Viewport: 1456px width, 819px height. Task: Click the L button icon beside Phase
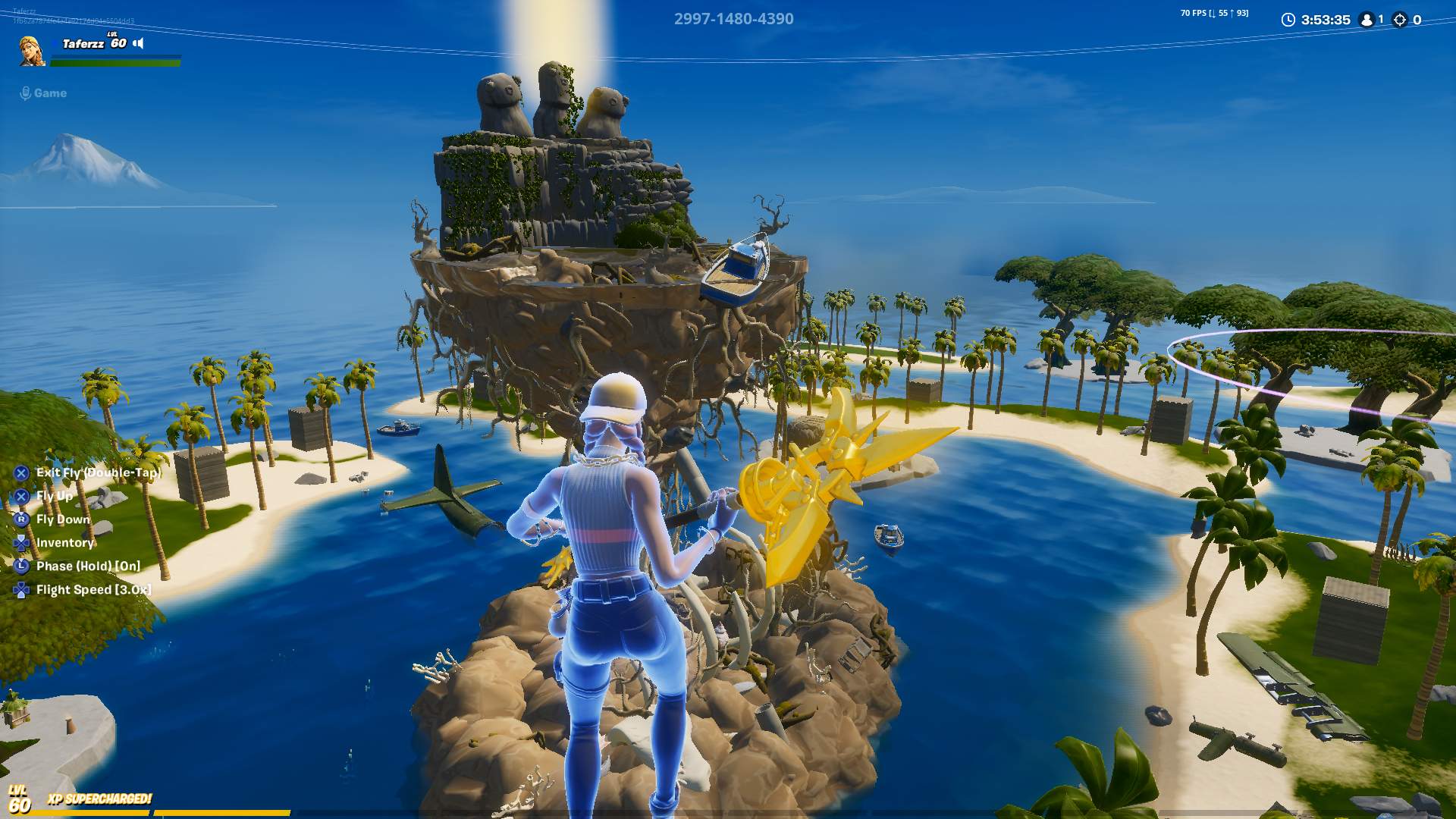[20, 566]
